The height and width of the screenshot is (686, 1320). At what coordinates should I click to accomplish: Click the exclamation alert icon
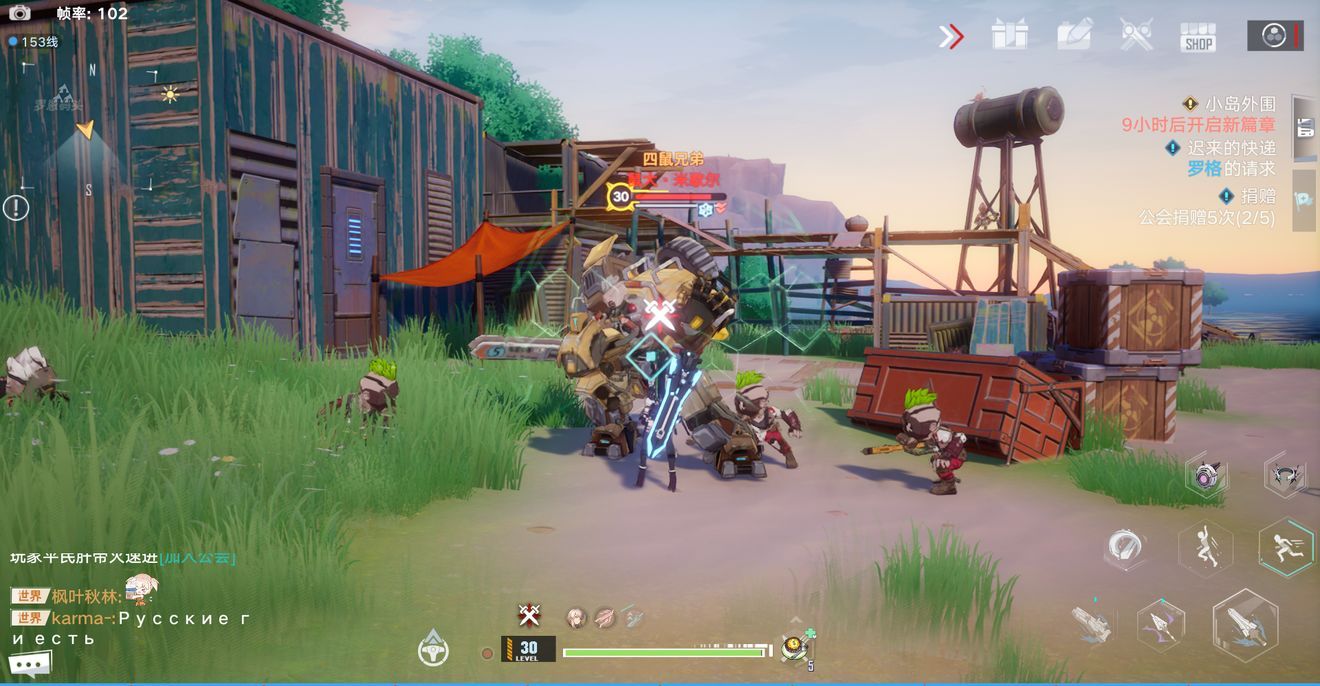[16, 208]
